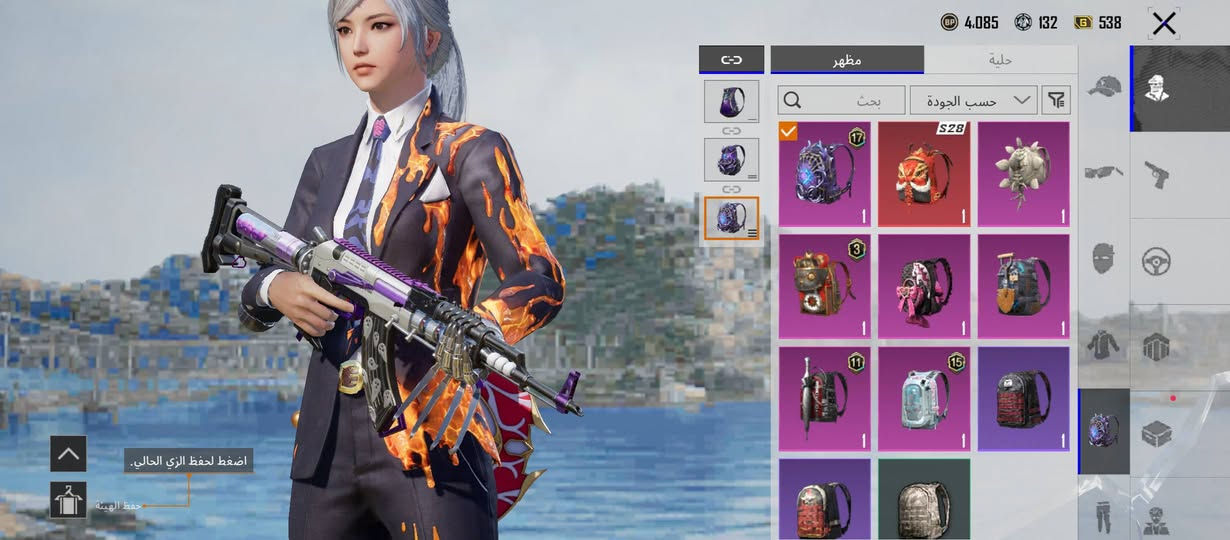Open the cap headwear category
This screenshot has height=540, width=1230.
point(1104,87)
